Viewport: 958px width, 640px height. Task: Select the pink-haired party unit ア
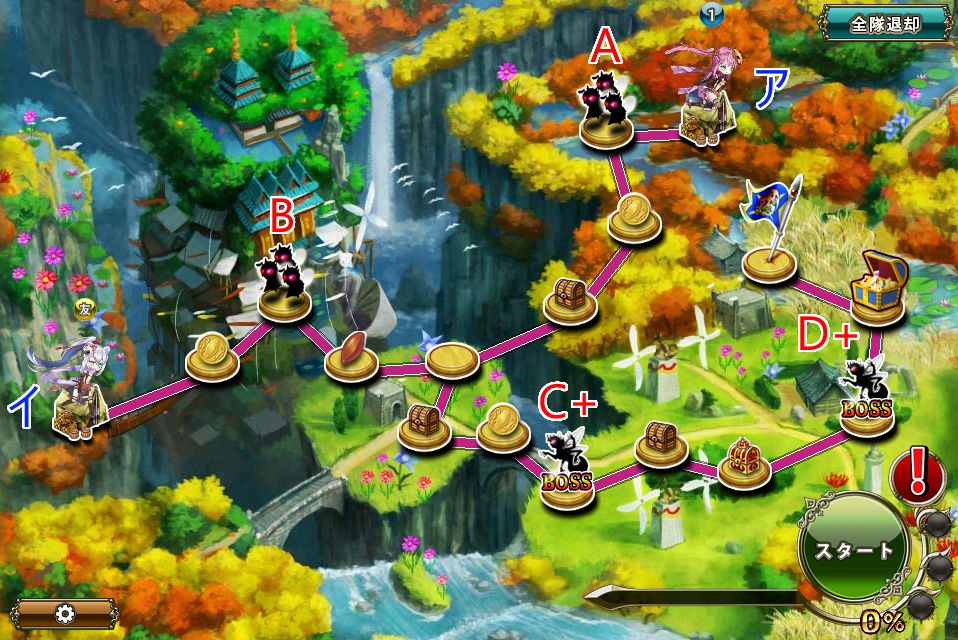[707, 98]
